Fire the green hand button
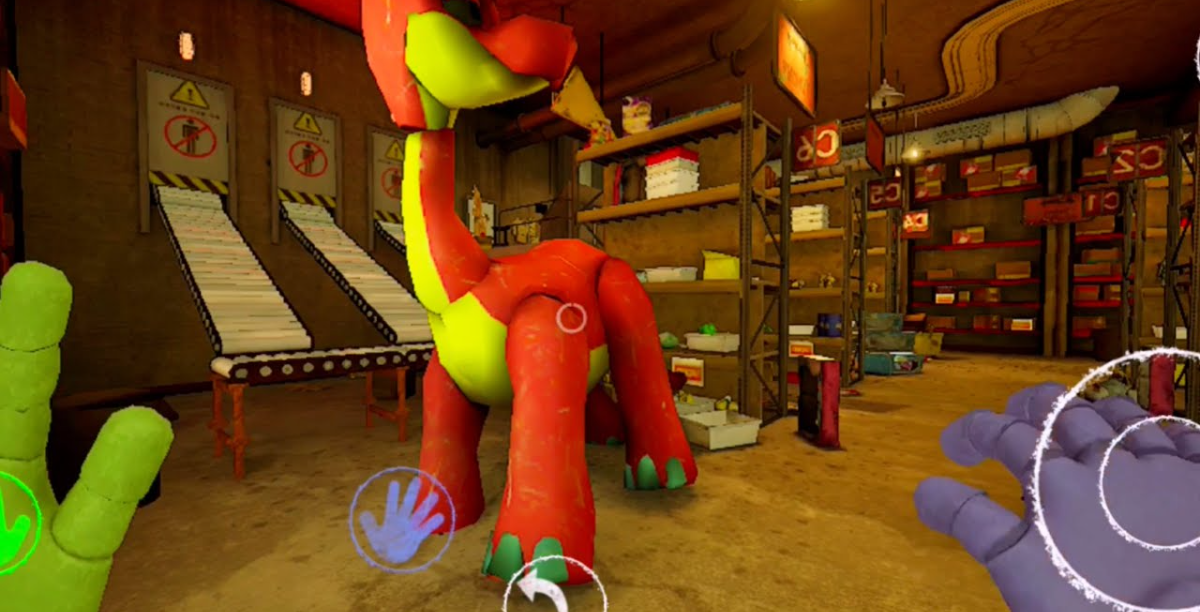The height and width of the screenshot is (612, 1200). [14, 523]
